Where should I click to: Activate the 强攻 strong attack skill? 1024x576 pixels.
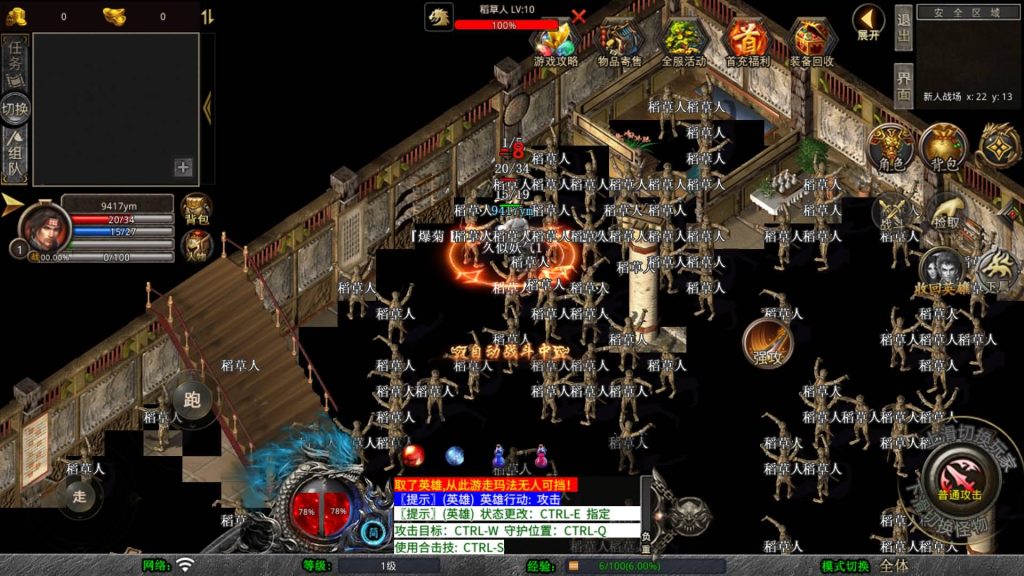(767, 343)
